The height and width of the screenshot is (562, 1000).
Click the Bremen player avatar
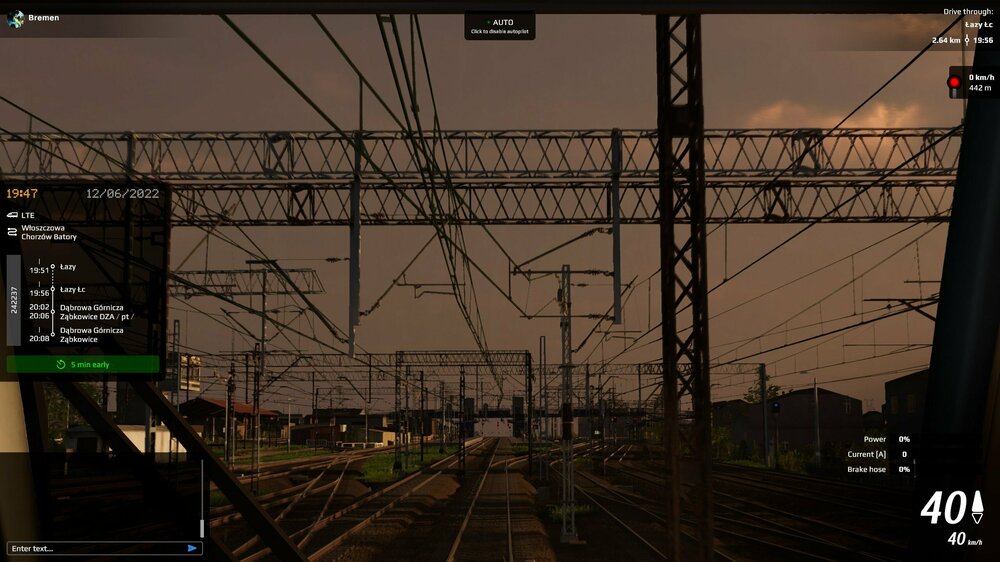(15, 18)
